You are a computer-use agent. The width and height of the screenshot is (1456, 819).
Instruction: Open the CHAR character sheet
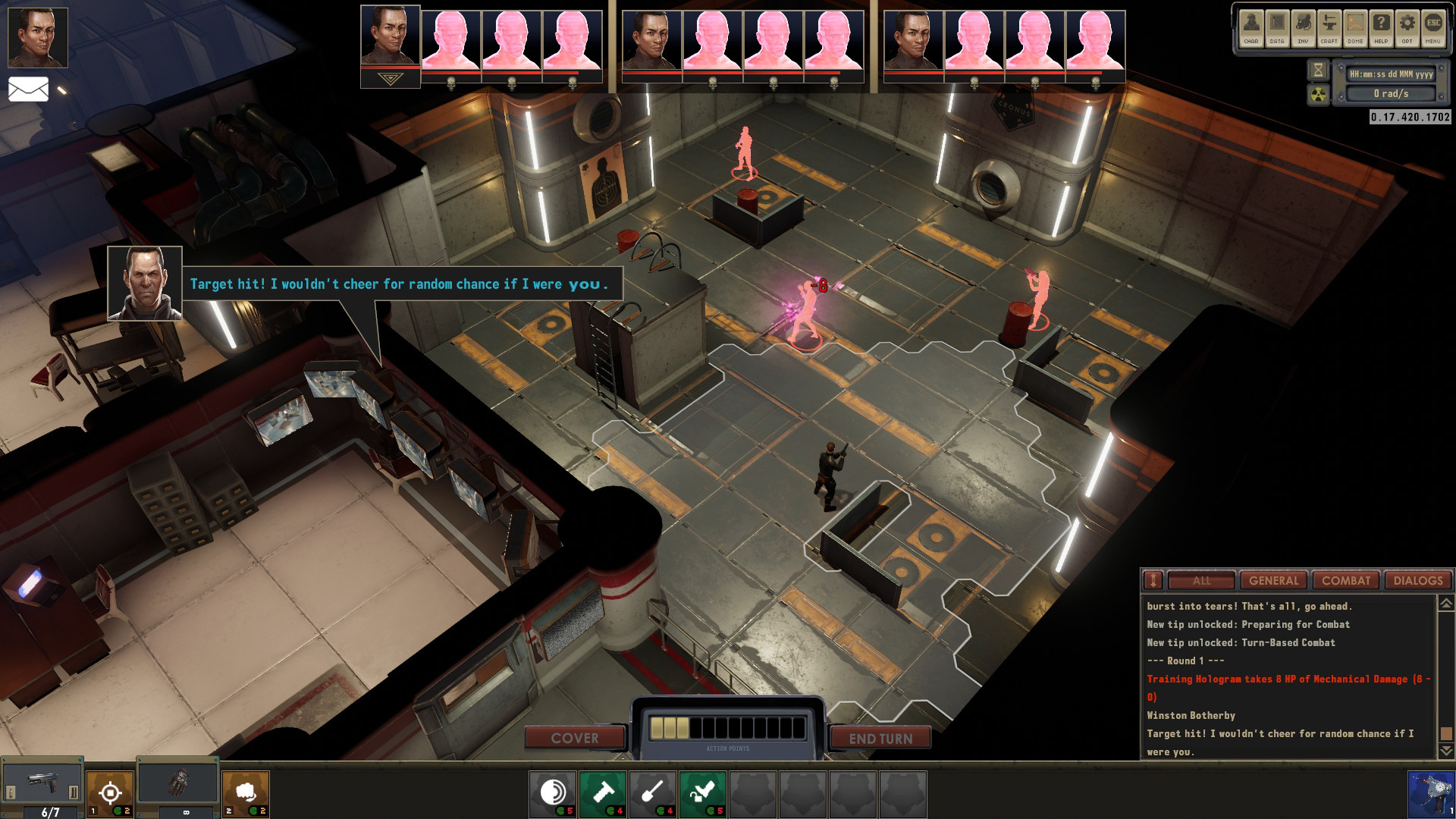pos(1251,28)
